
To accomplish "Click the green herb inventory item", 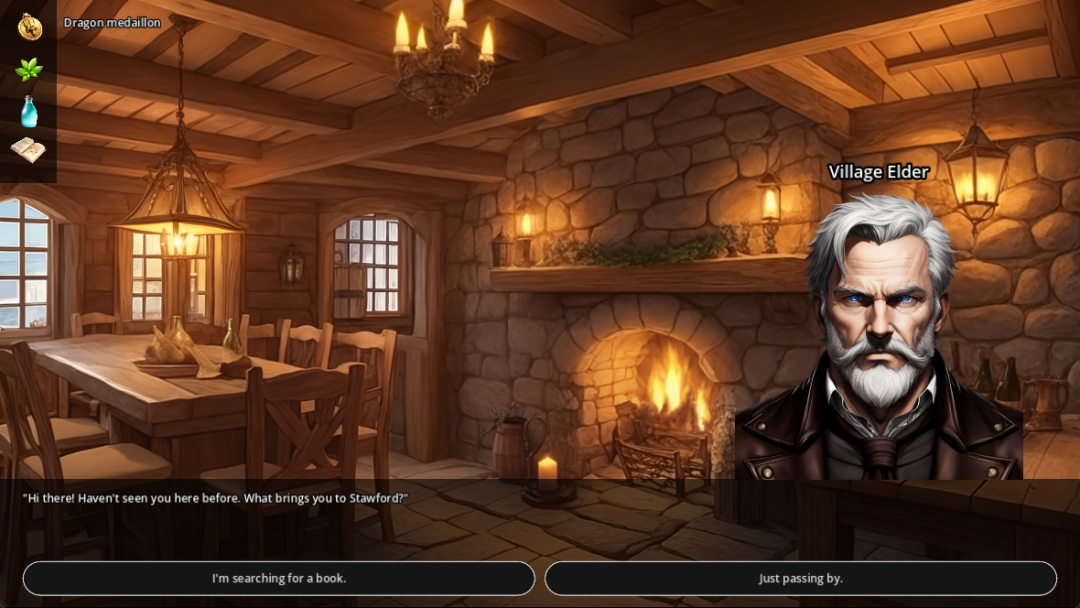I will click(x=29, y=69).
